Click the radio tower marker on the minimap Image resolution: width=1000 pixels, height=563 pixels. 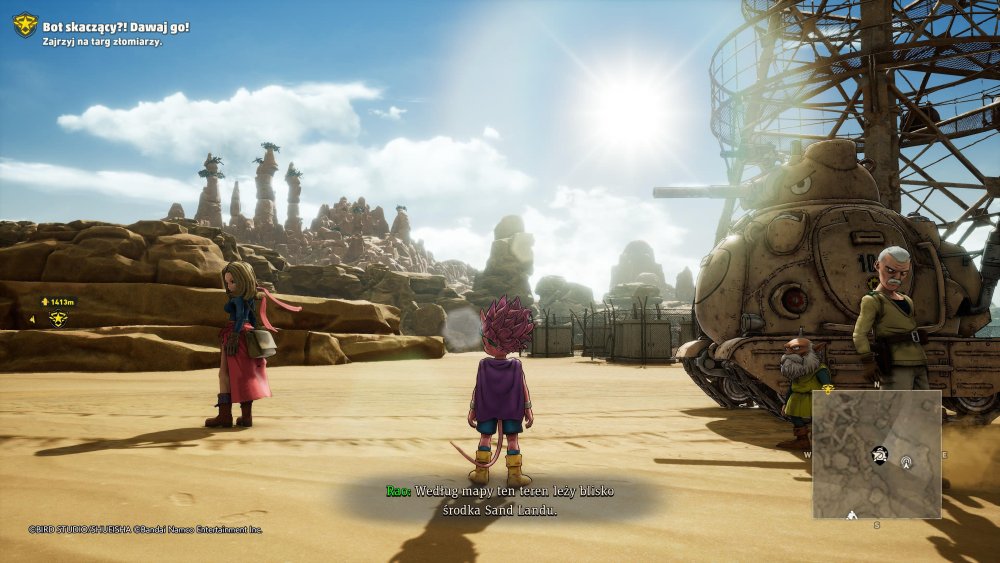click(907, 462)
